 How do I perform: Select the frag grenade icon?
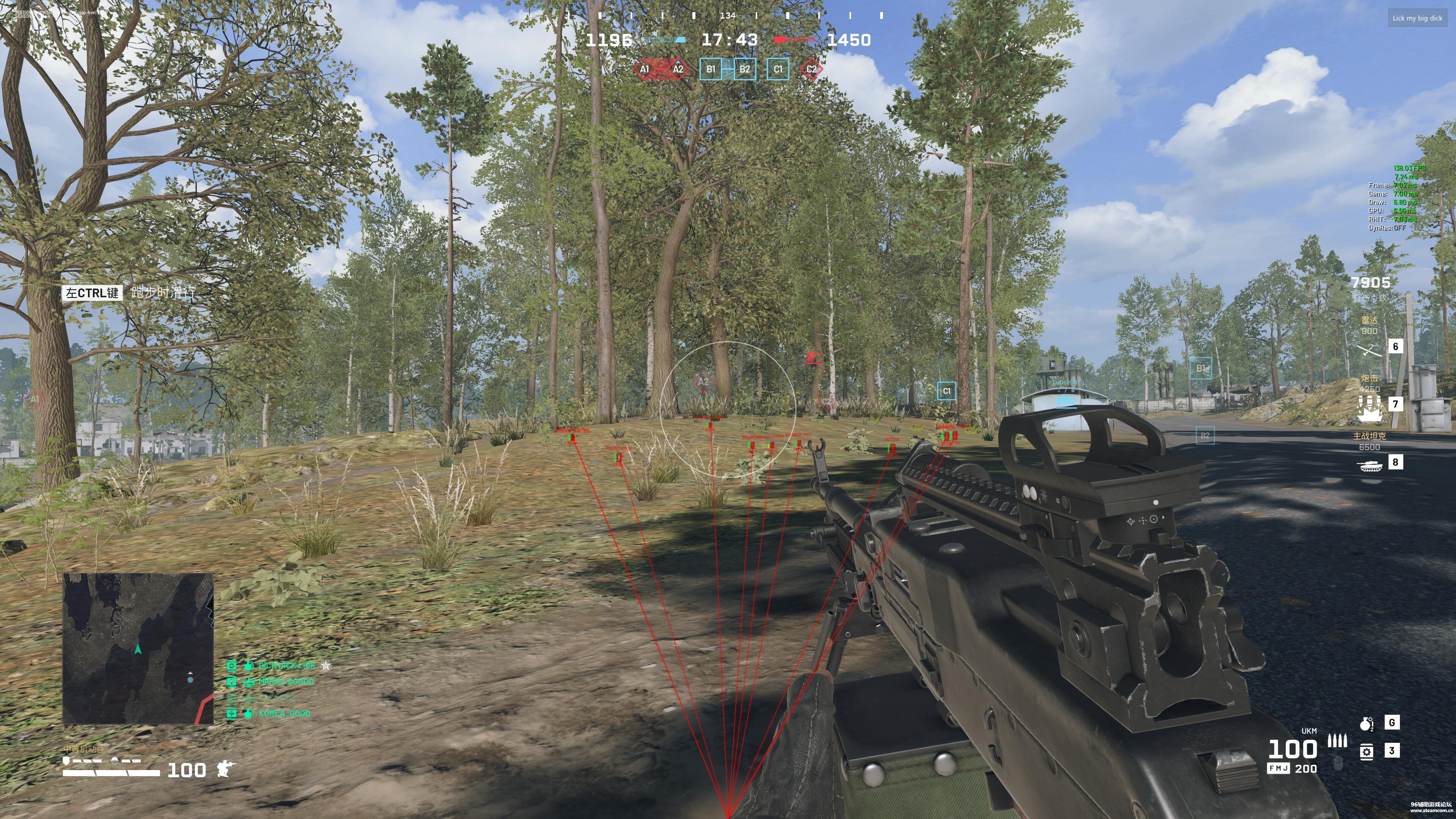1366,723
